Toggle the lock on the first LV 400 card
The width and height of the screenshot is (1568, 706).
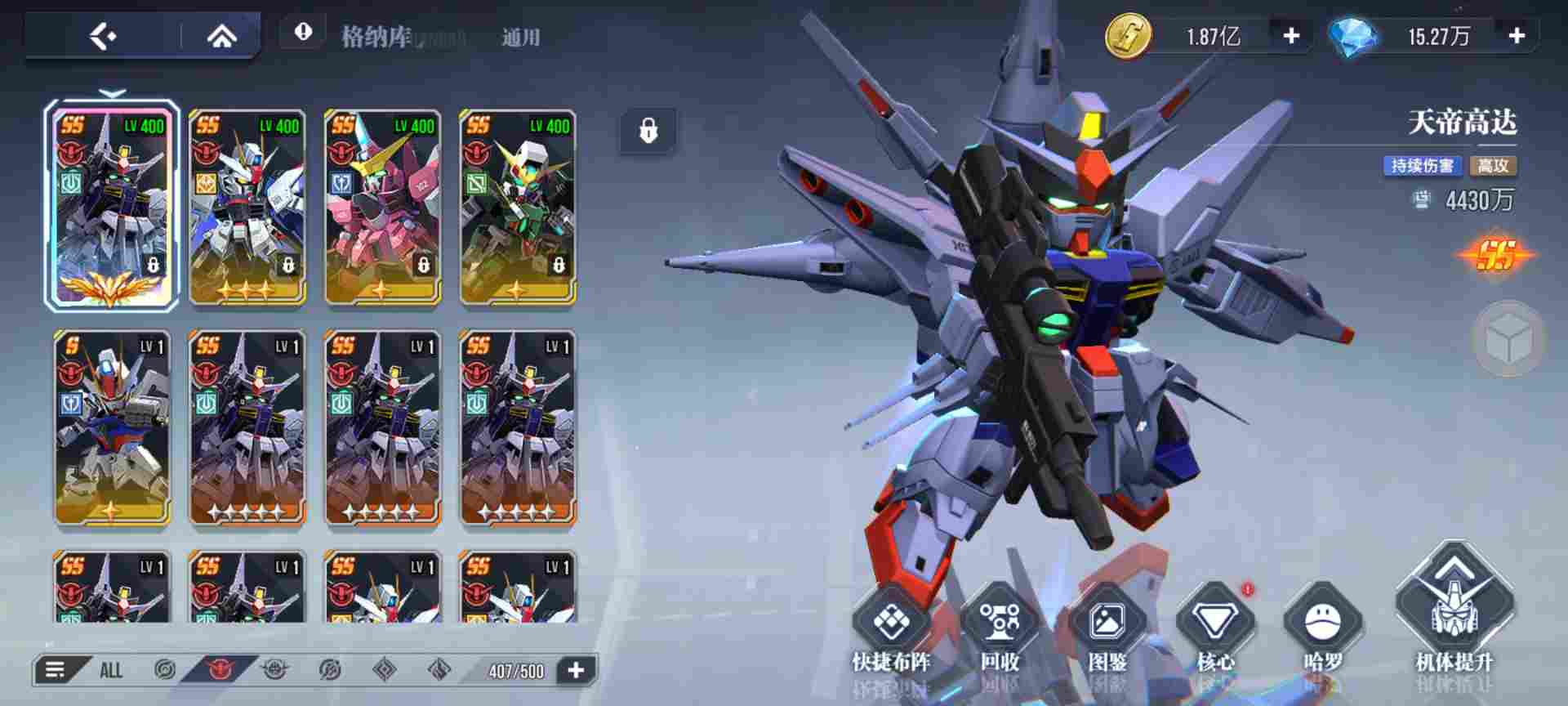(153, 264)
